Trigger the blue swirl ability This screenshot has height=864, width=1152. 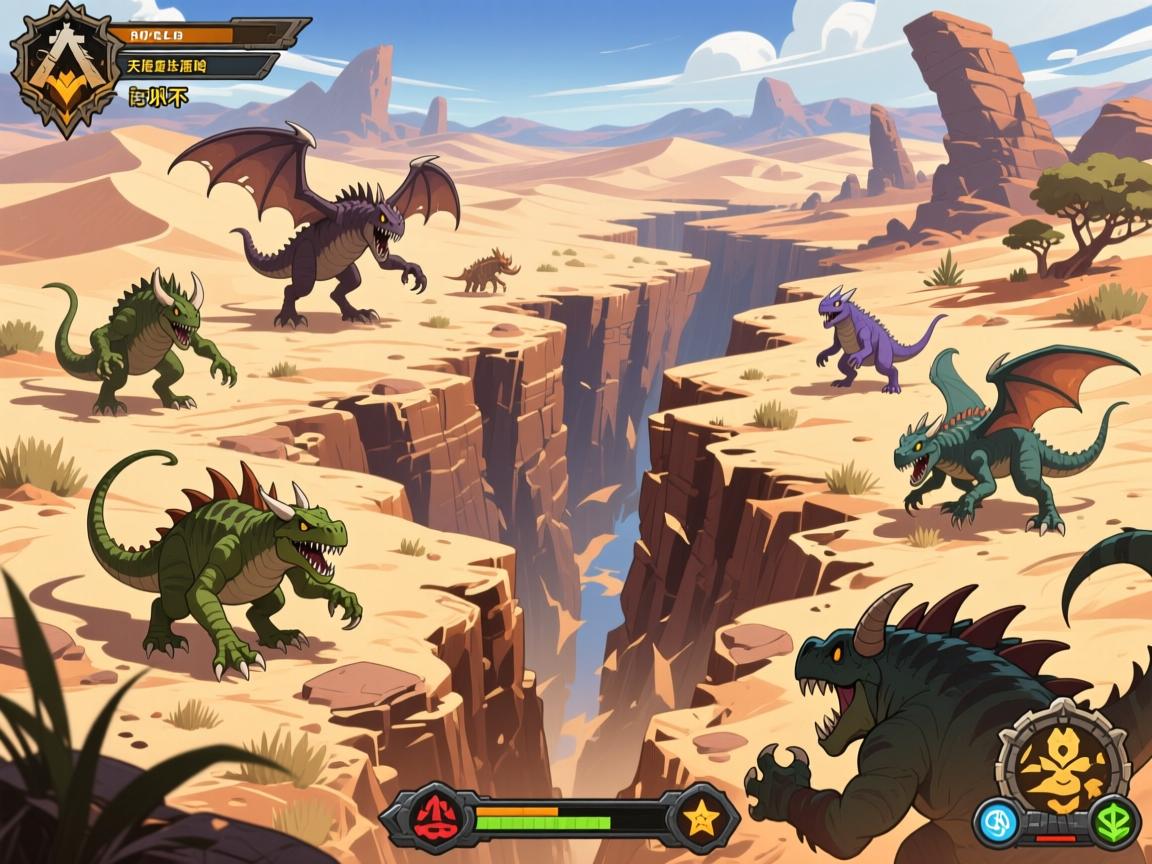(998, 822)
